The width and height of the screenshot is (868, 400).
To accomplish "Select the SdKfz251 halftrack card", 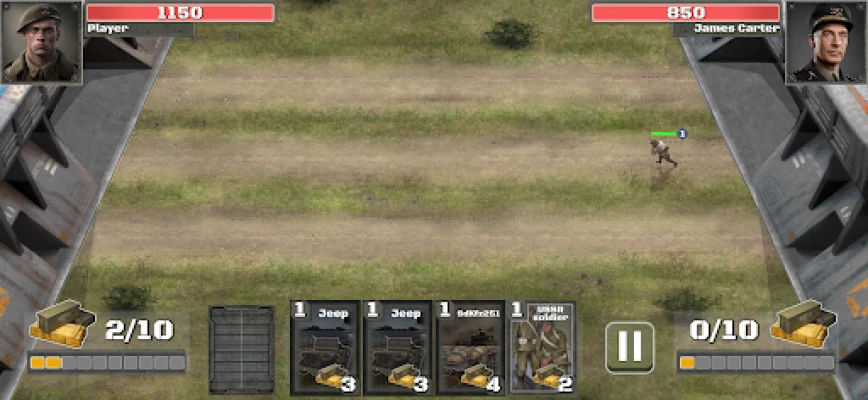I will (x=470, y=347).
